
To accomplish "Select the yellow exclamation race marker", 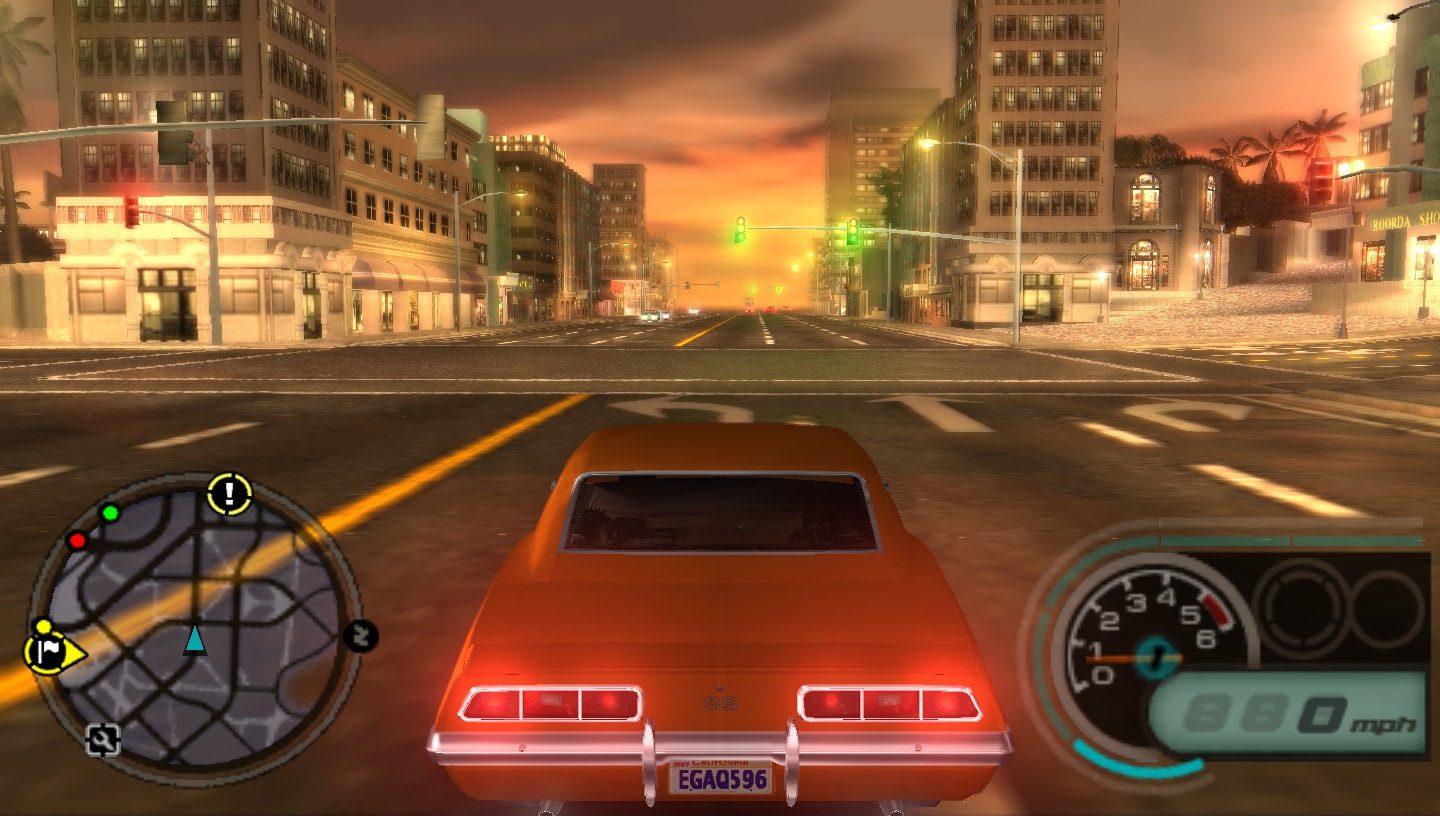I will [228, 491].
